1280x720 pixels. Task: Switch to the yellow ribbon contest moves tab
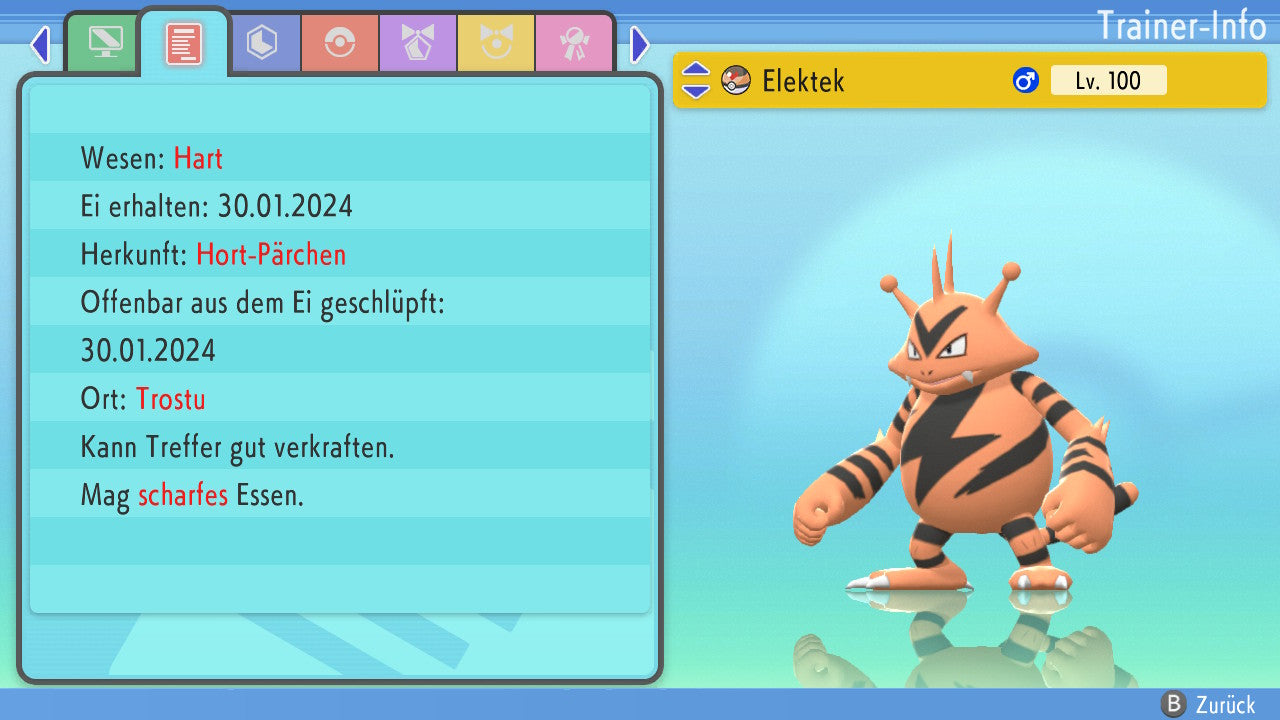495,43
